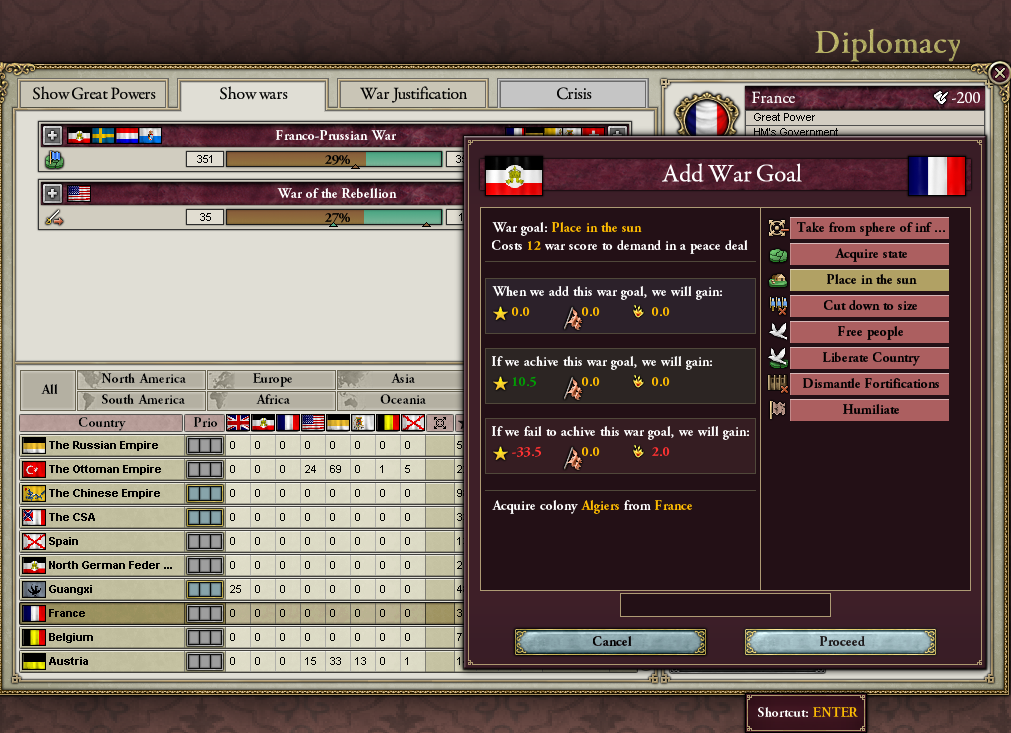Select the Acquire state war goal

pos(870,254)
